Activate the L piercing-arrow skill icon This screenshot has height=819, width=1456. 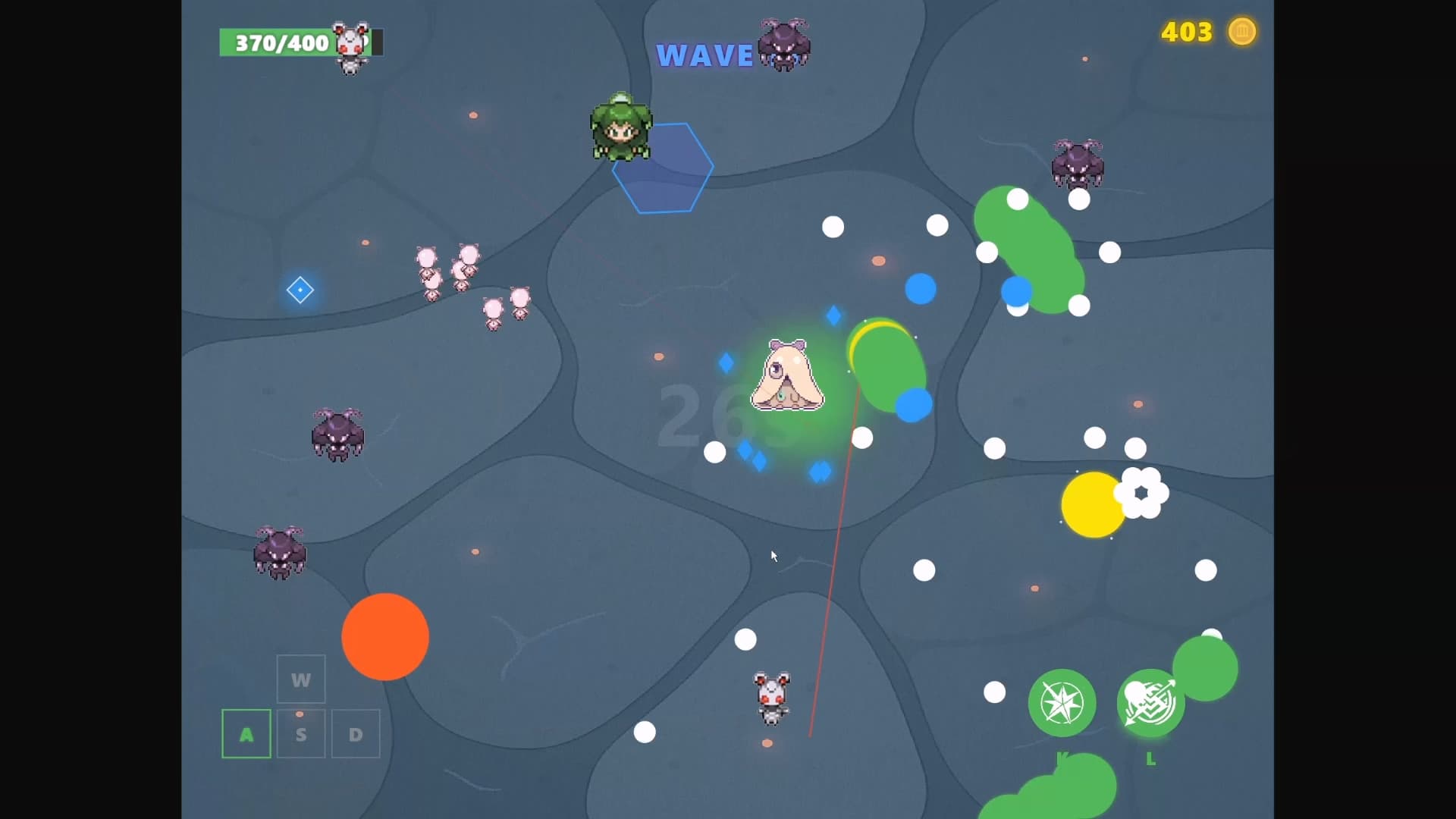click(1151, 704)
